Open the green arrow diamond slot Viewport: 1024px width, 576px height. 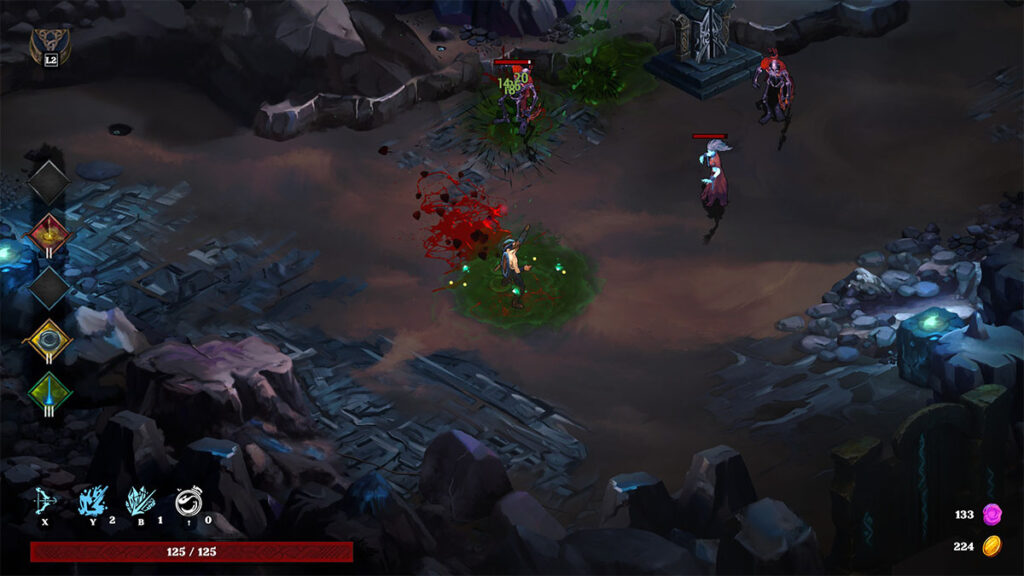(49, 392)
